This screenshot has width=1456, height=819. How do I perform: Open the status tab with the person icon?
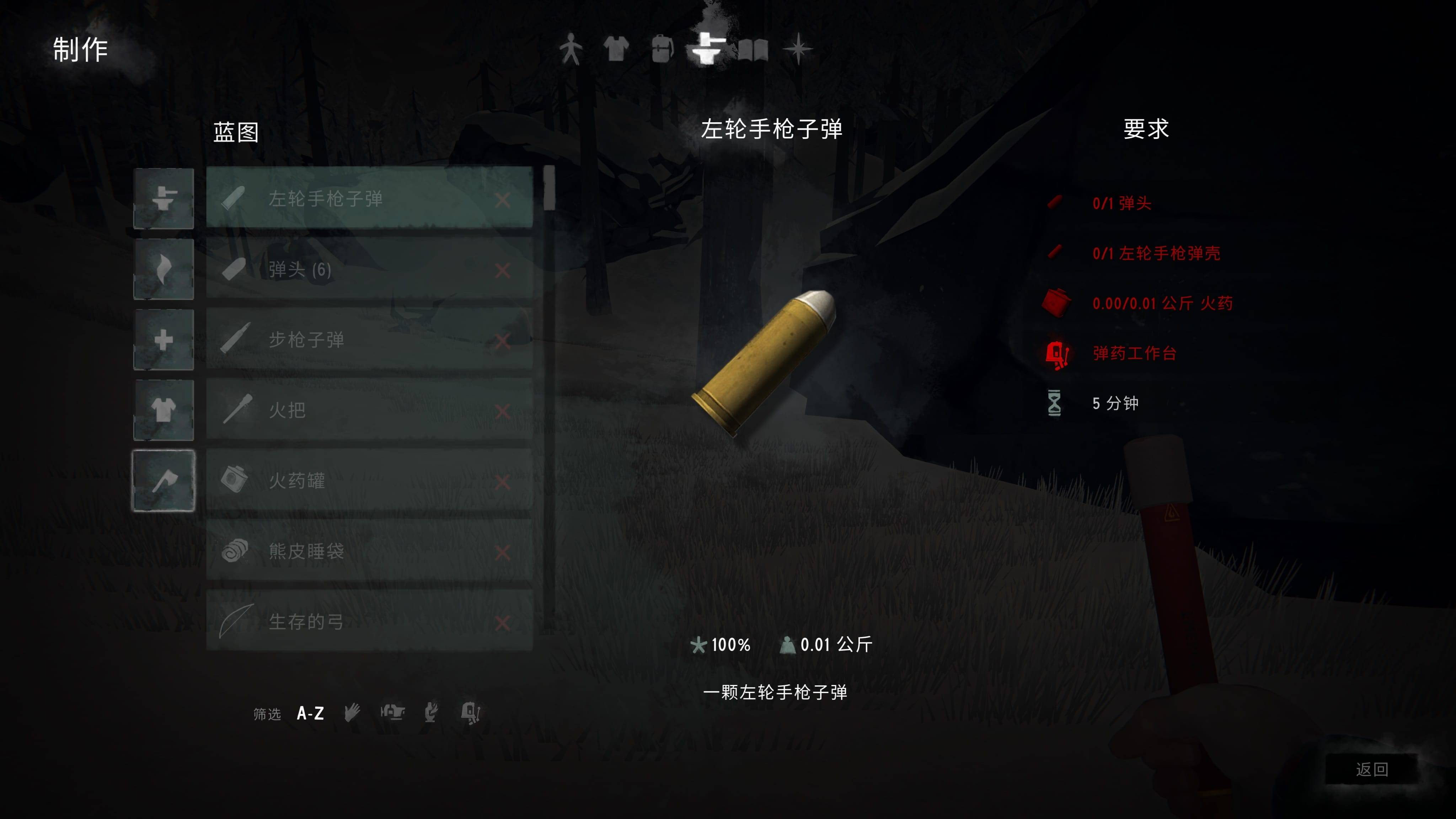tap(571, 49)
